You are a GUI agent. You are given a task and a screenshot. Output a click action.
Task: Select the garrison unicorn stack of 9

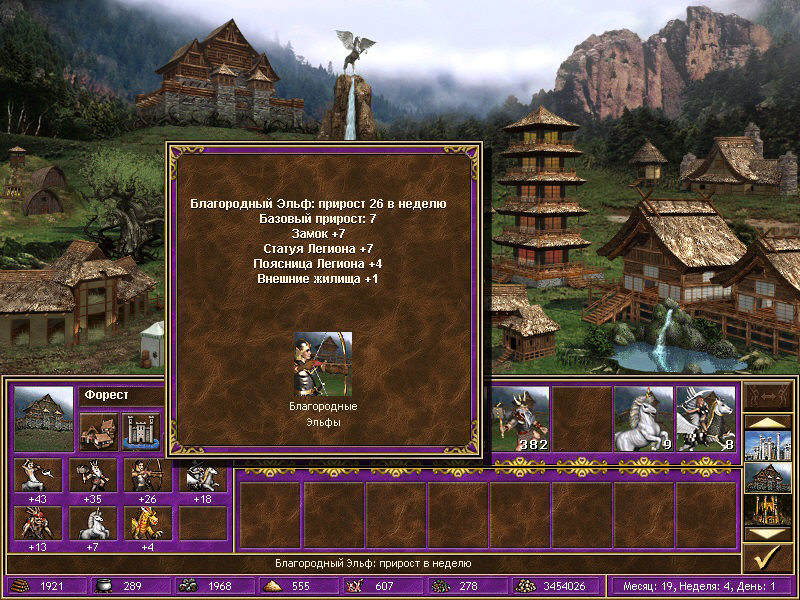point(644,418)
